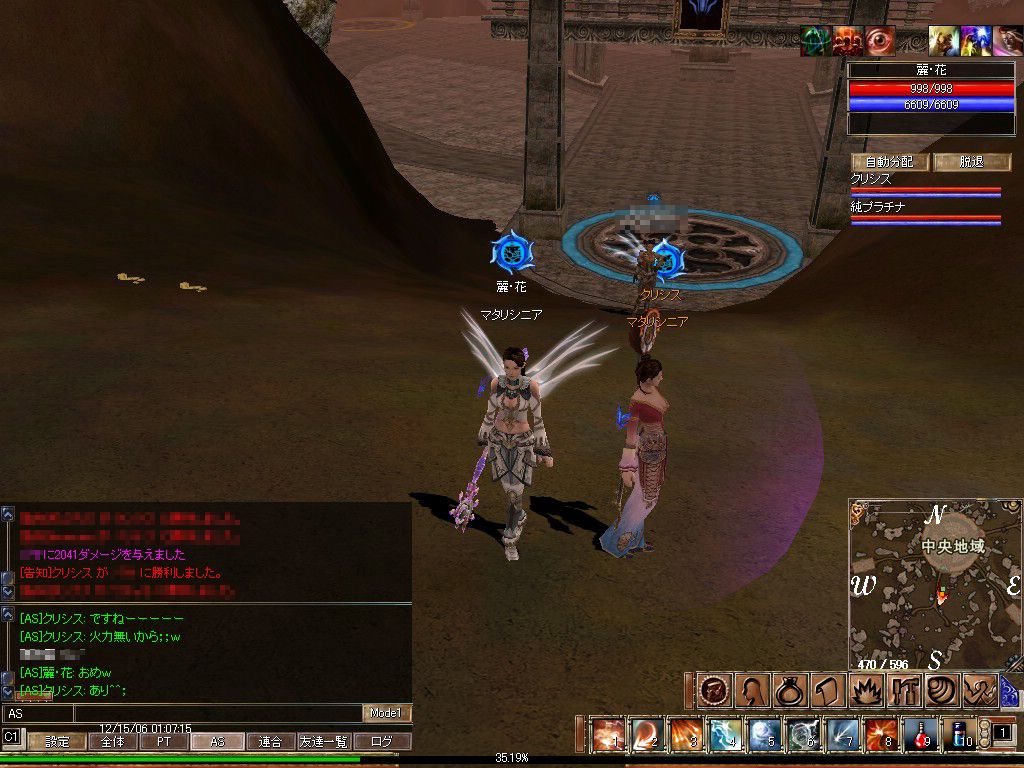Leave the party with the 脱退 button
1024x768 pixels.
click(x=972, y=162)
